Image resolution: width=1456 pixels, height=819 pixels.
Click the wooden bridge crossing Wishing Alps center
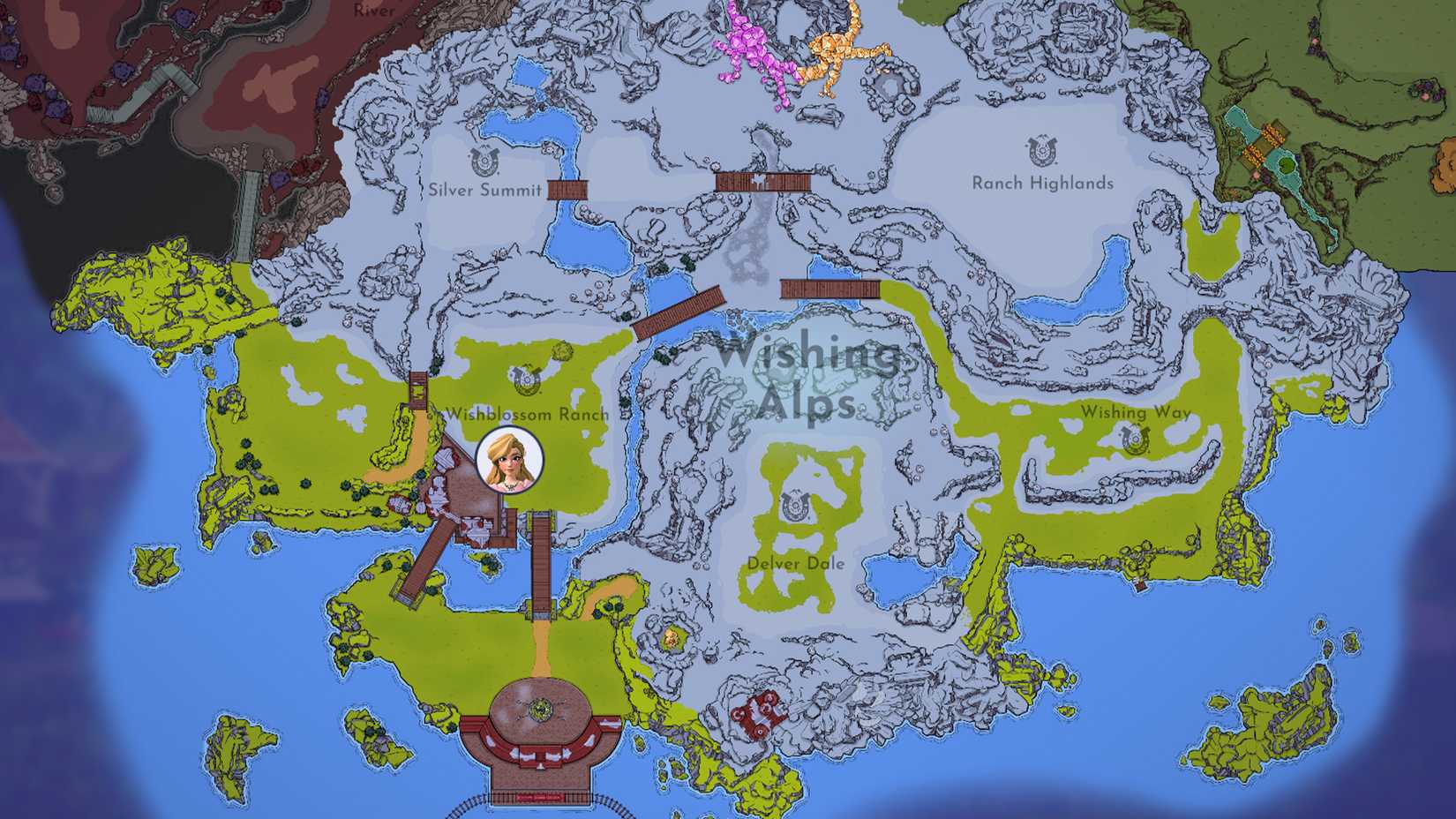tap(679, 312)
